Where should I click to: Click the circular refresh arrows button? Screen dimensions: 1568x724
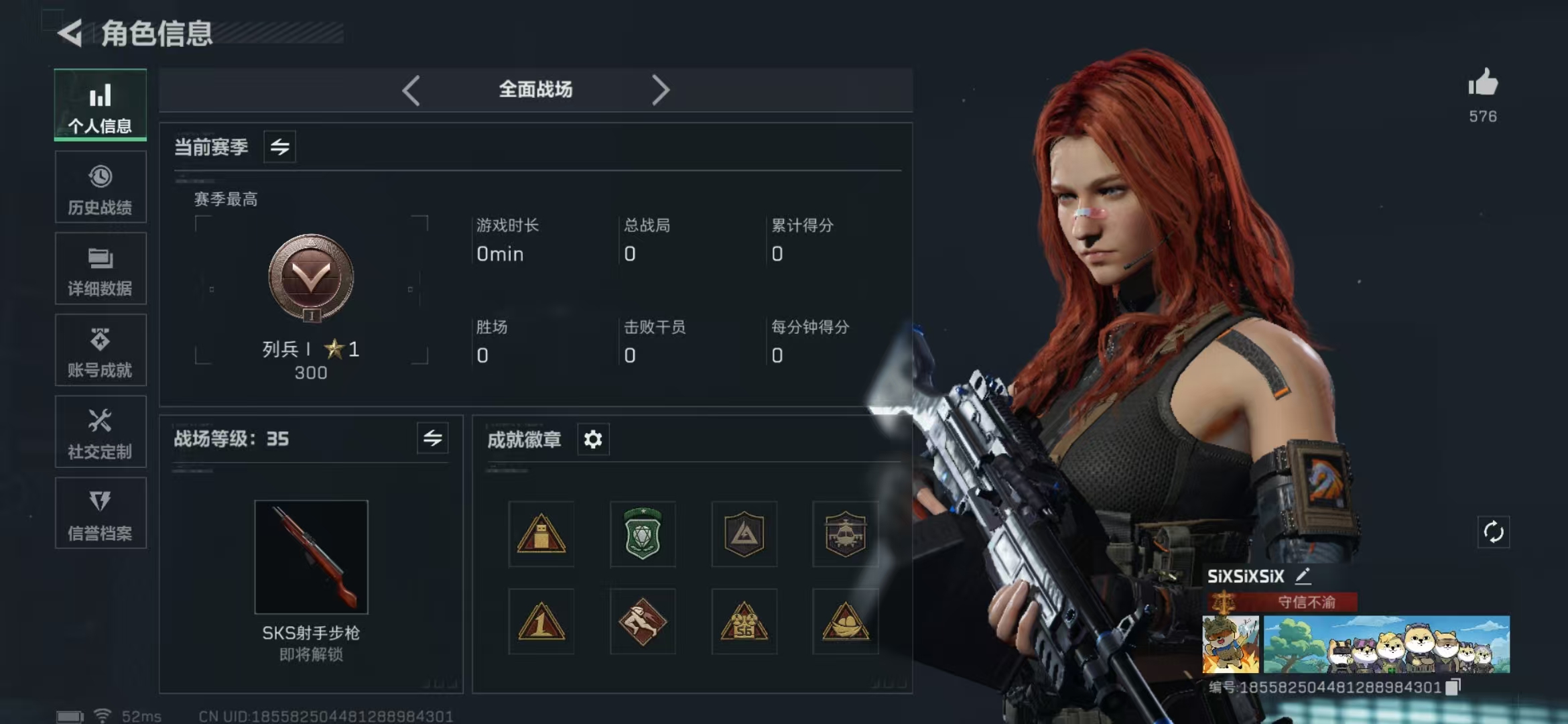pyautogui.click(x=1493, y=532)
